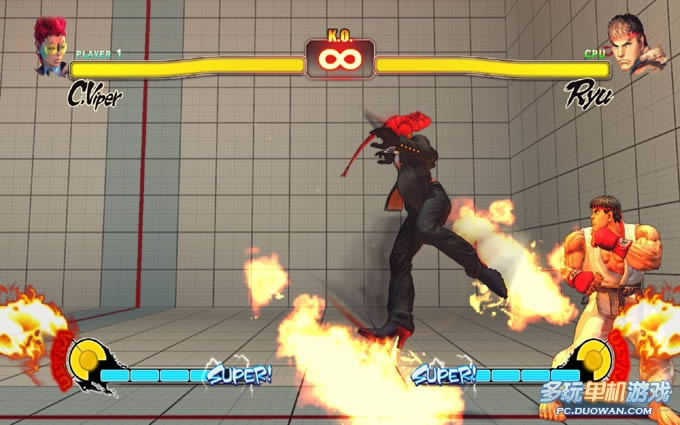
Task: Click C.Viper's character portrait
Action: [x=51, y=45]
